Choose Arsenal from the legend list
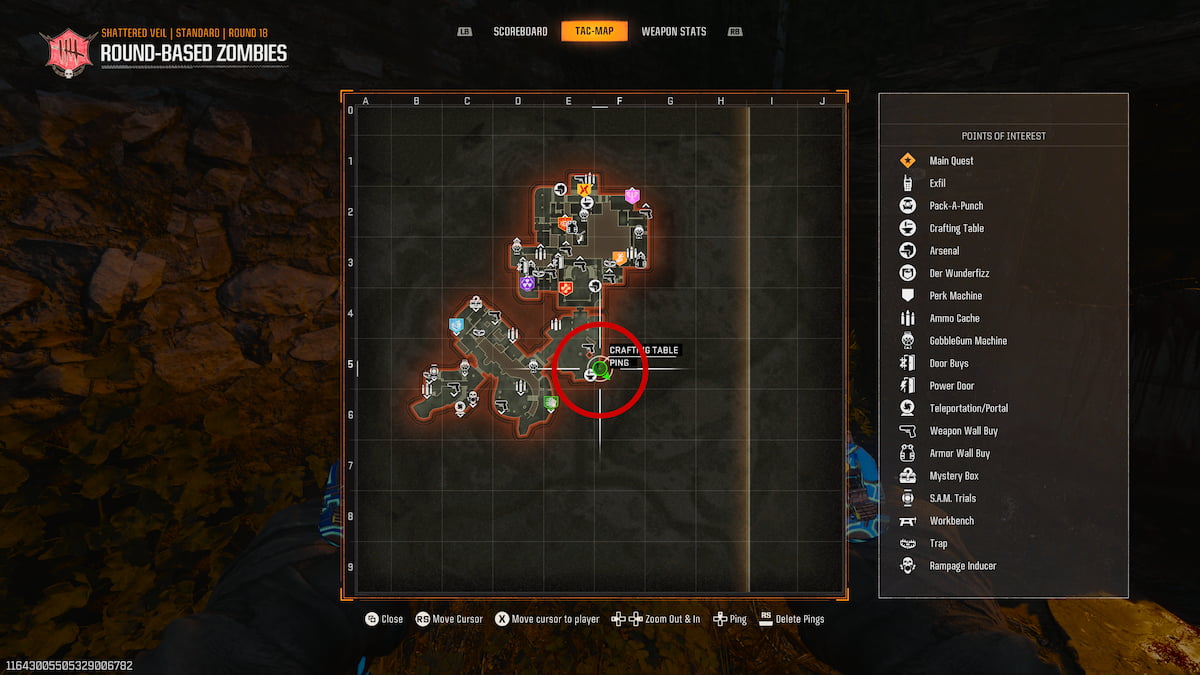 [944, 251]
